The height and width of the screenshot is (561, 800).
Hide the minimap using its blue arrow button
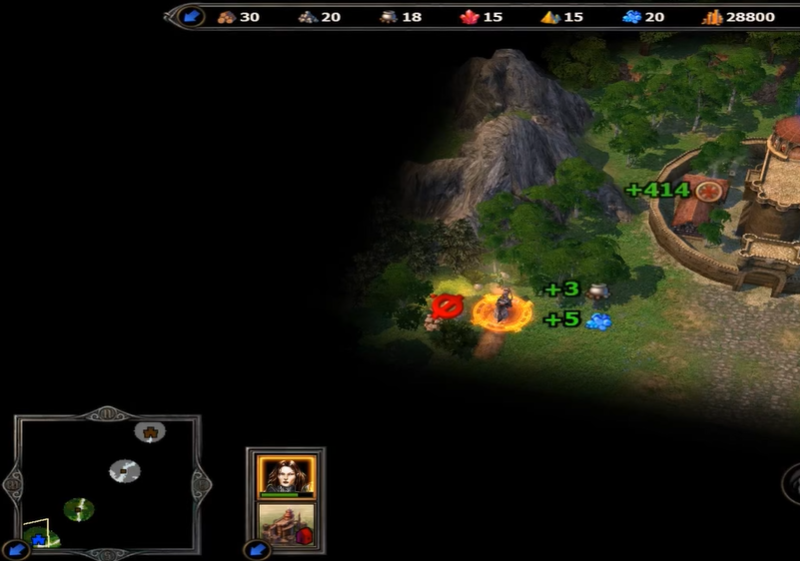click(15, 549)
